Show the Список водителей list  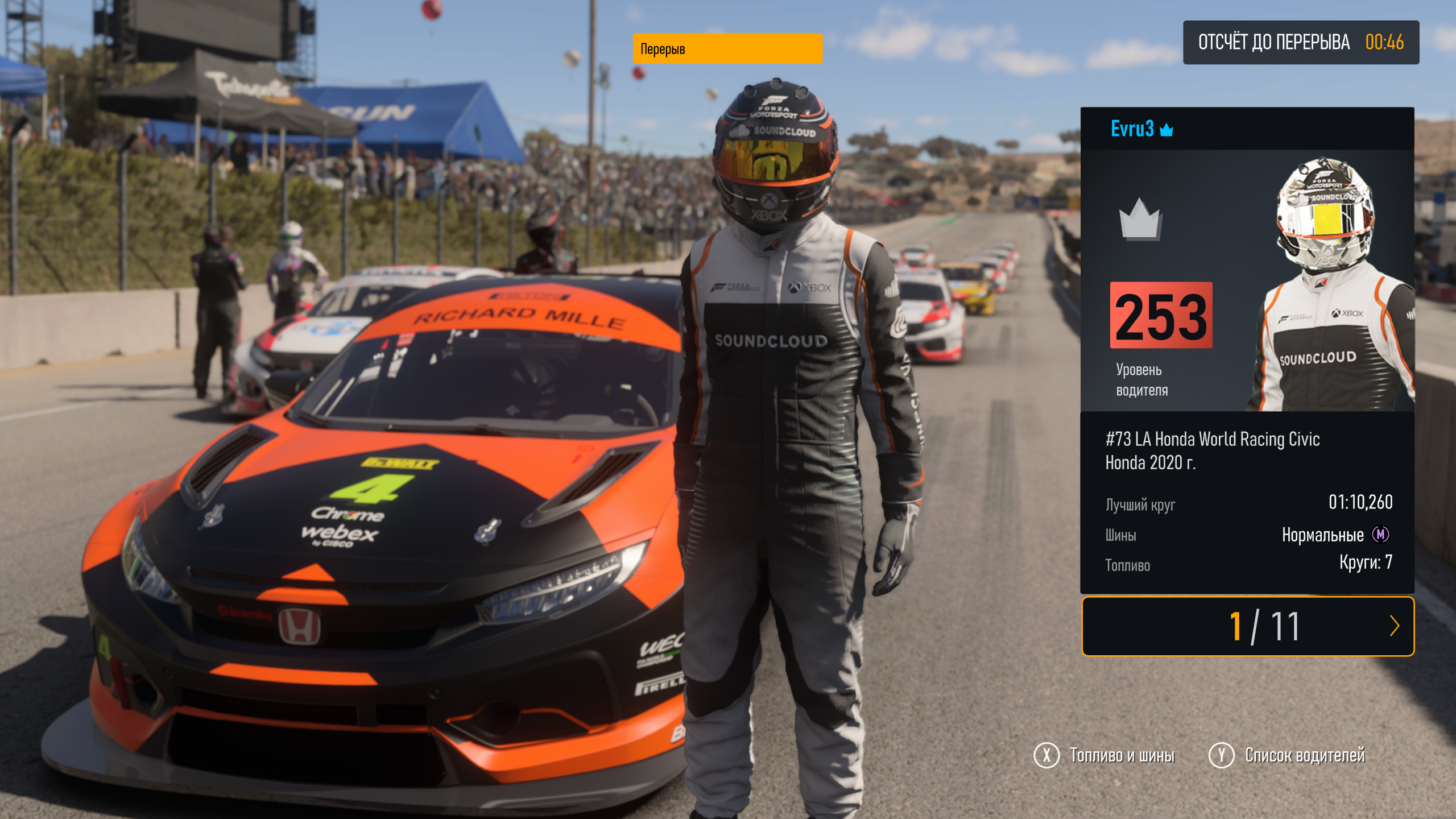1287,756
